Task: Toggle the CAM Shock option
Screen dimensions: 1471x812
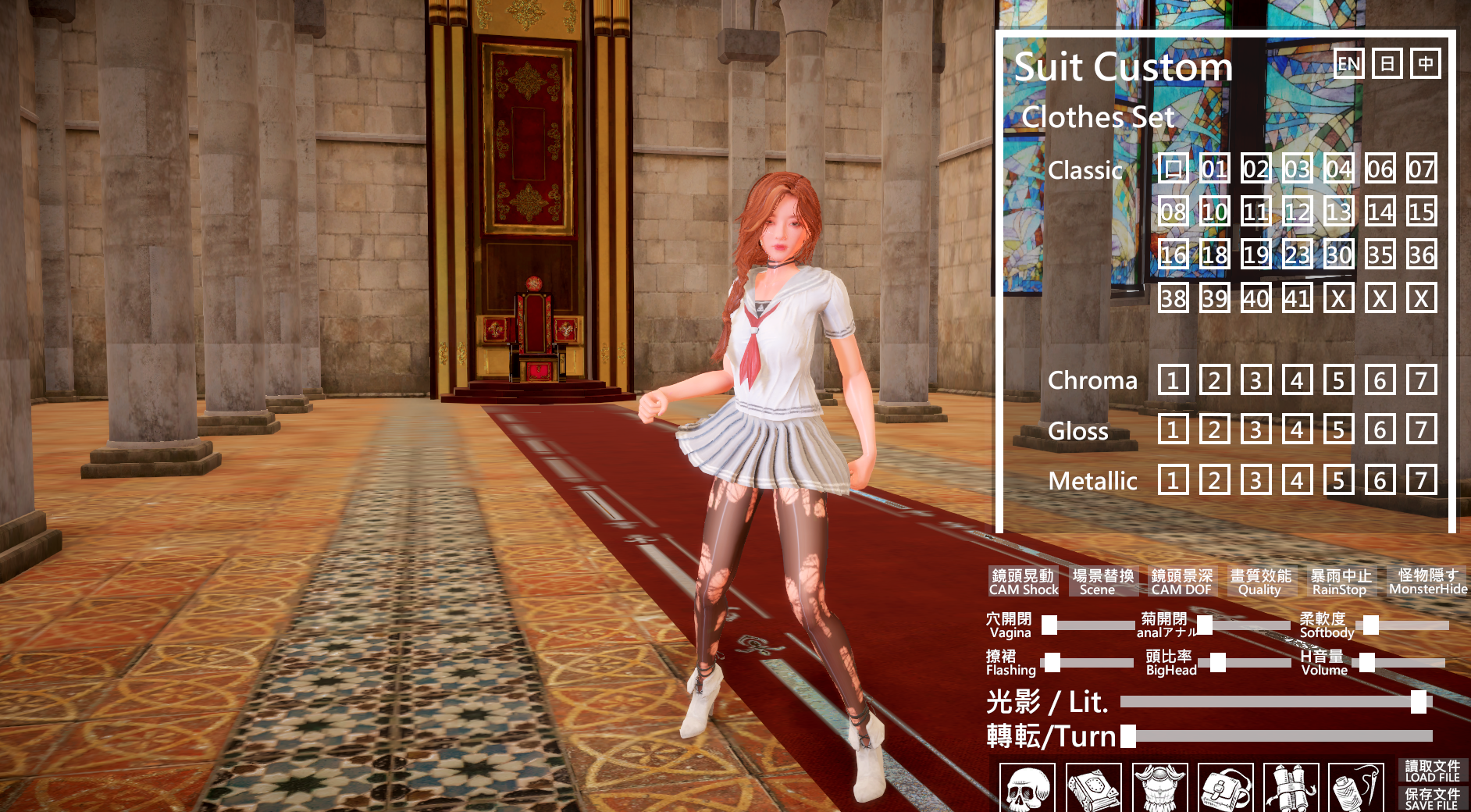Action: [1023, 582]
